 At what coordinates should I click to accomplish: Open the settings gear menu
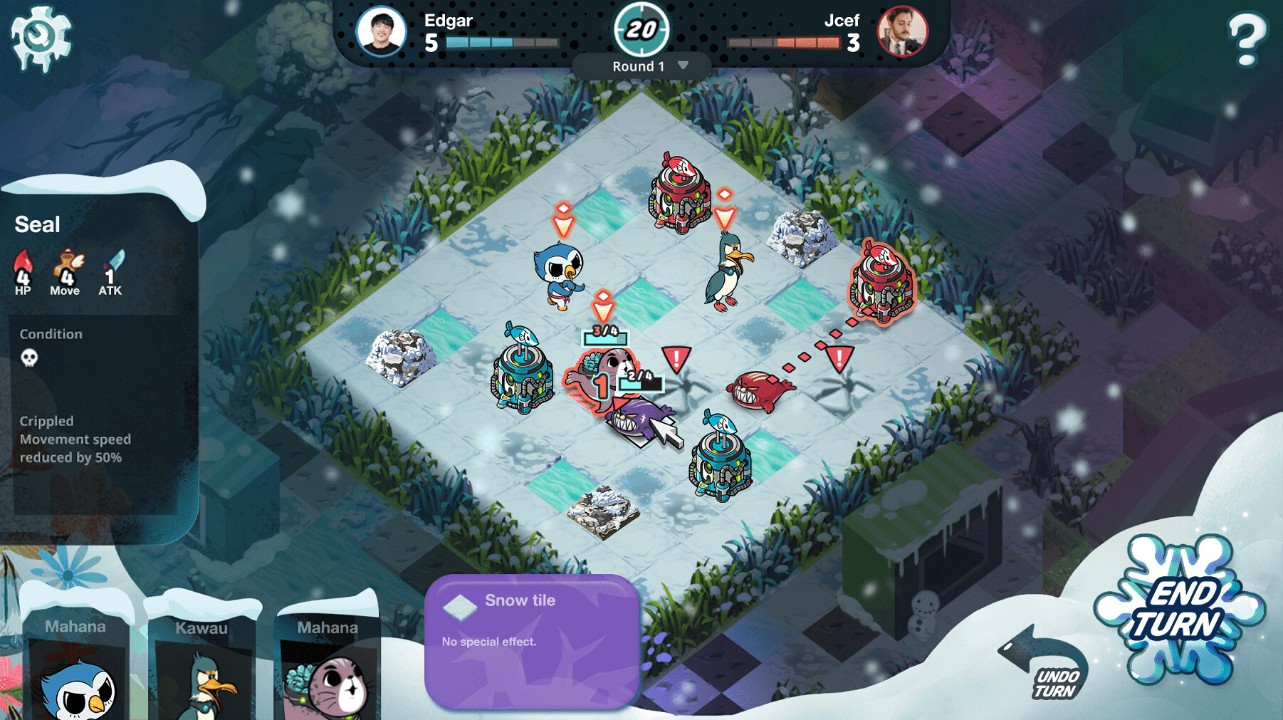tap(41, 38)
